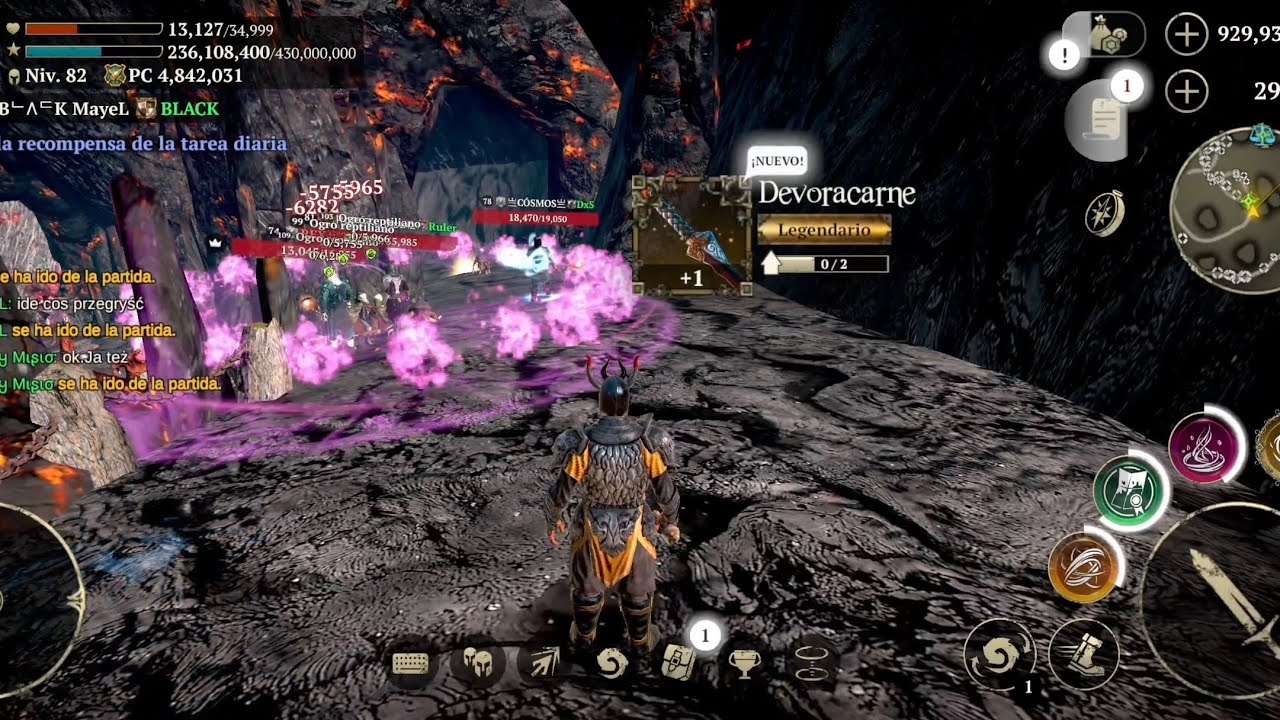This screenshot has height=720, width=1280.
Task: Click the compass icon
Action: click(1105, 212)
